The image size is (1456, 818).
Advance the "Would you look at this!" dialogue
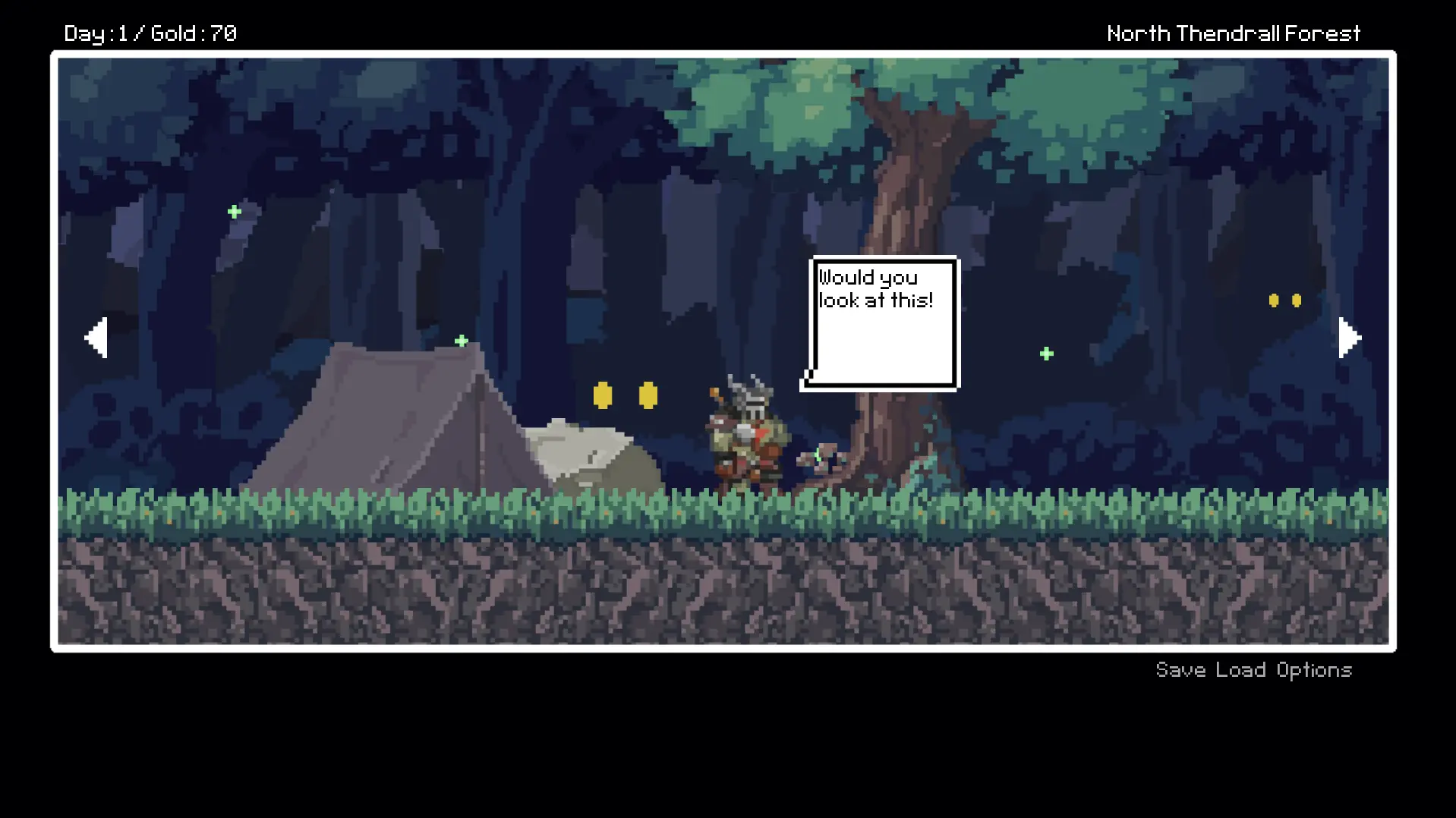(882, 323)
